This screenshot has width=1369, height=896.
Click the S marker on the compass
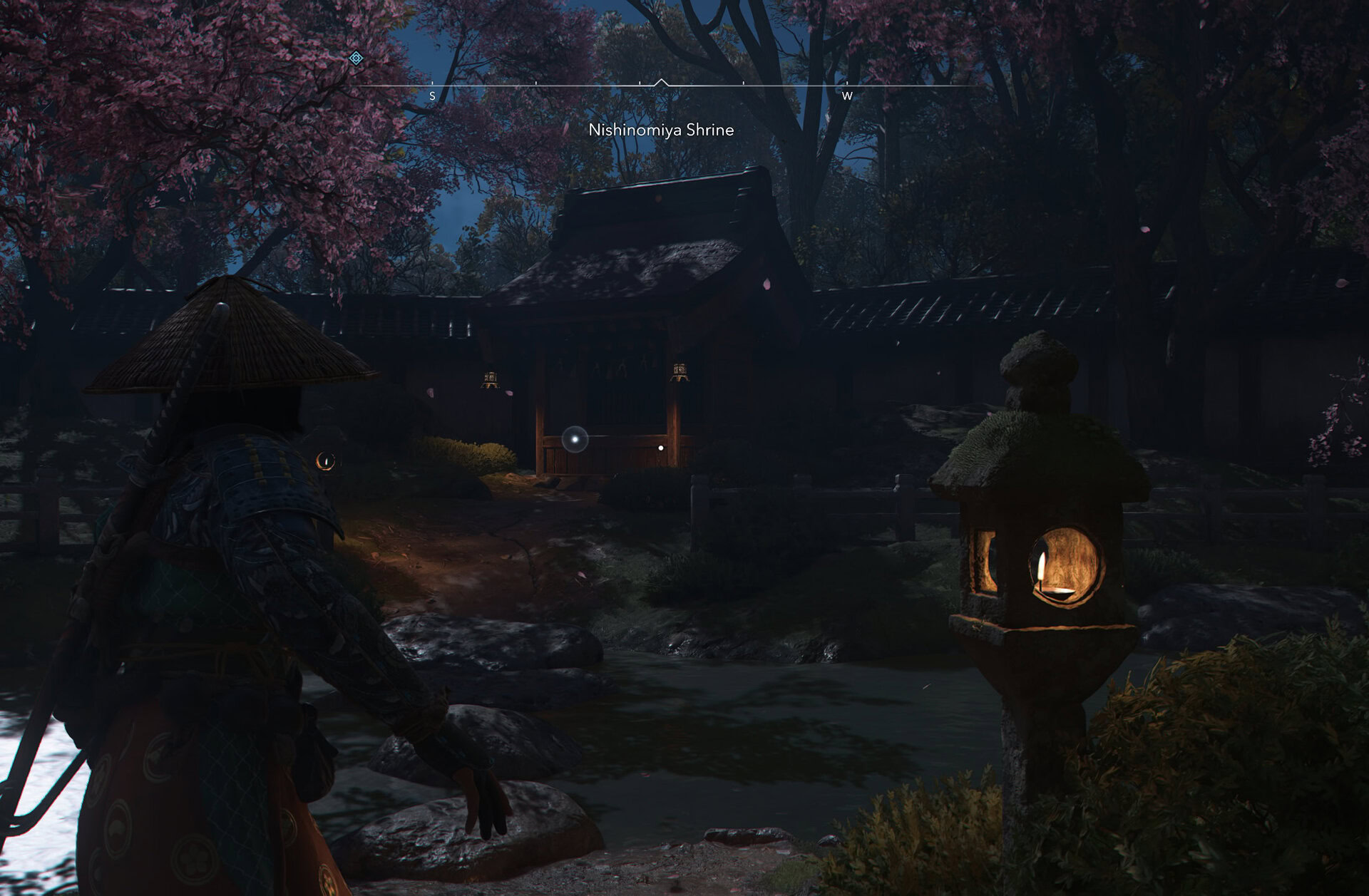(432, 96)
